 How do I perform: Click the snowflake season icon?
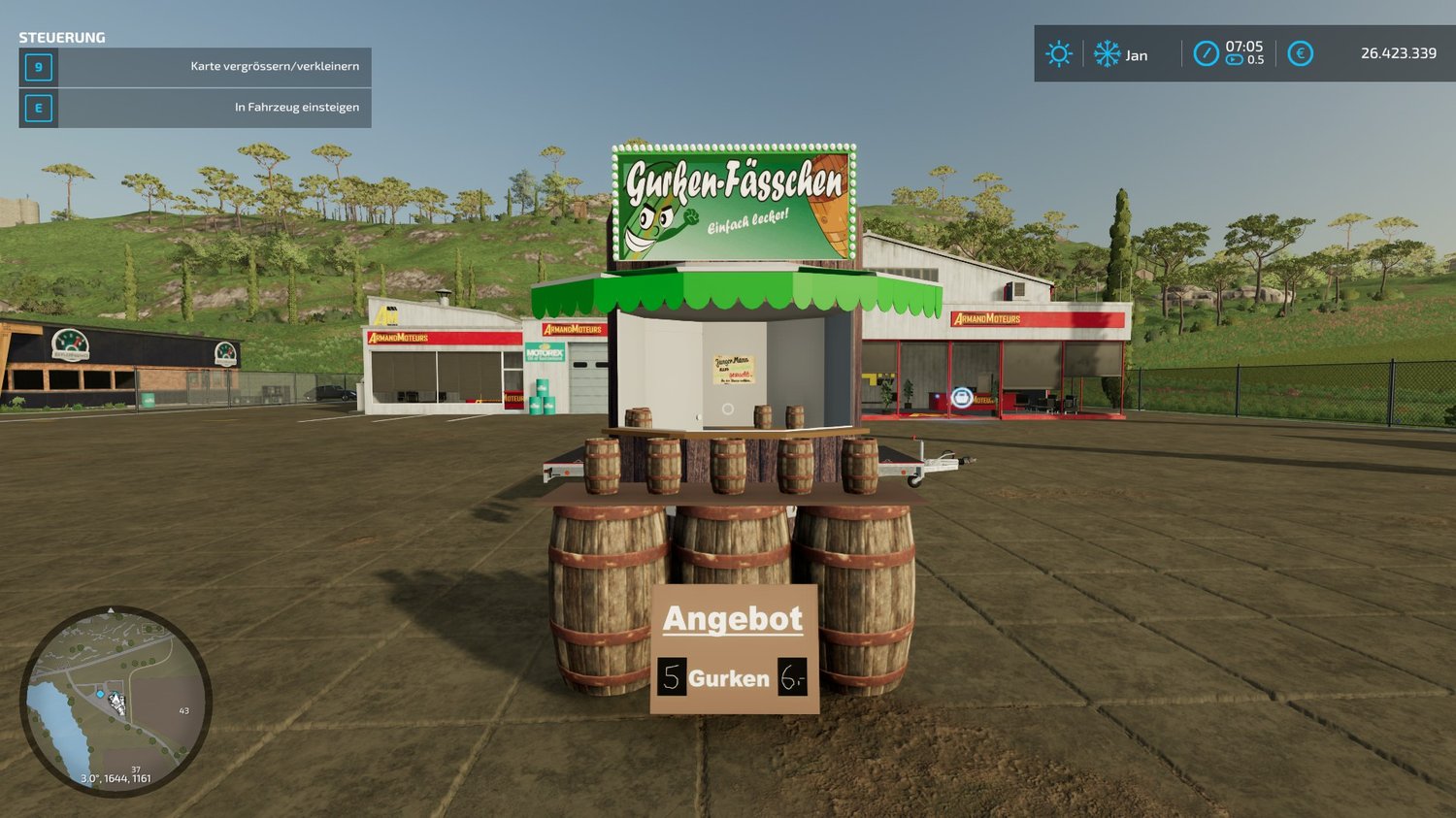click(x=1107, y=53)
